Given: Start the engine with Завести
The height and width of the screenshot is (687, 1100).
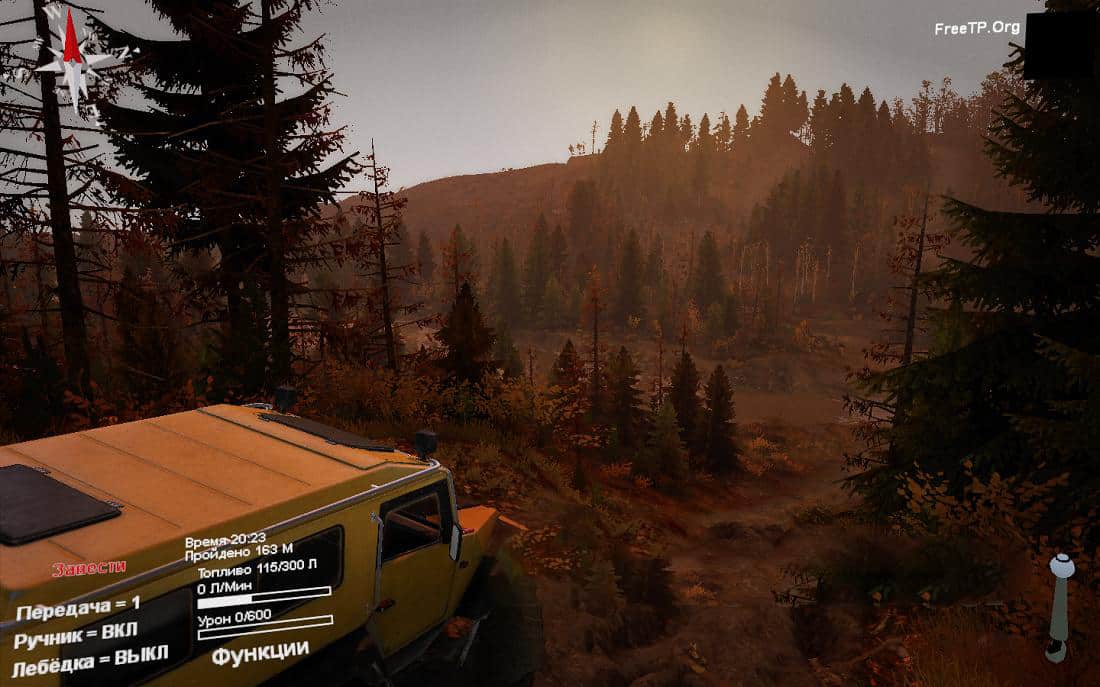Looking at the screenshot, I should (89, 568).
